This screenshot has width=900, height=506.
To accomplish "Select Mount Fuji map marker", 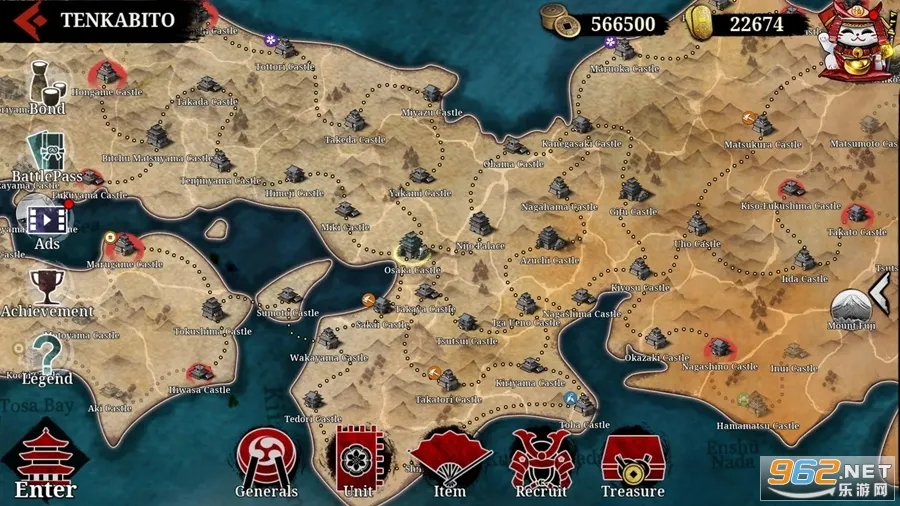I will pyautogui.click(x=850, y=305).
